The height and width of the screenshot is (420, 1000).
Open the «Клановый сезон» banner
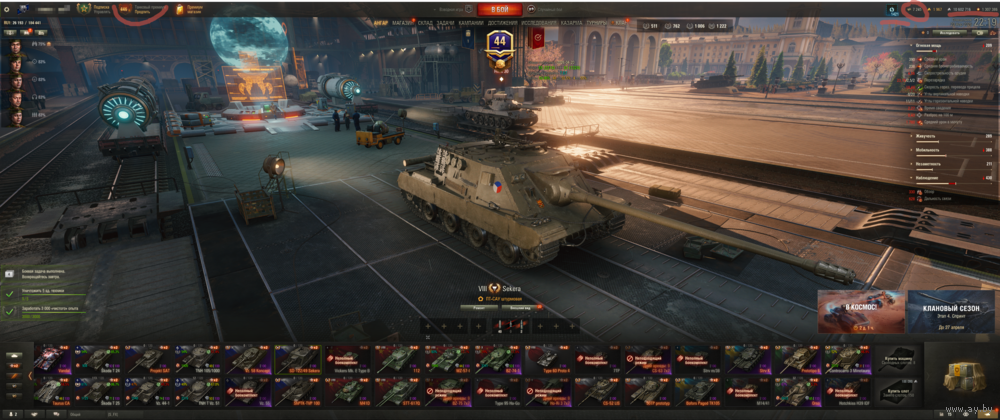[x=951, y=311]
